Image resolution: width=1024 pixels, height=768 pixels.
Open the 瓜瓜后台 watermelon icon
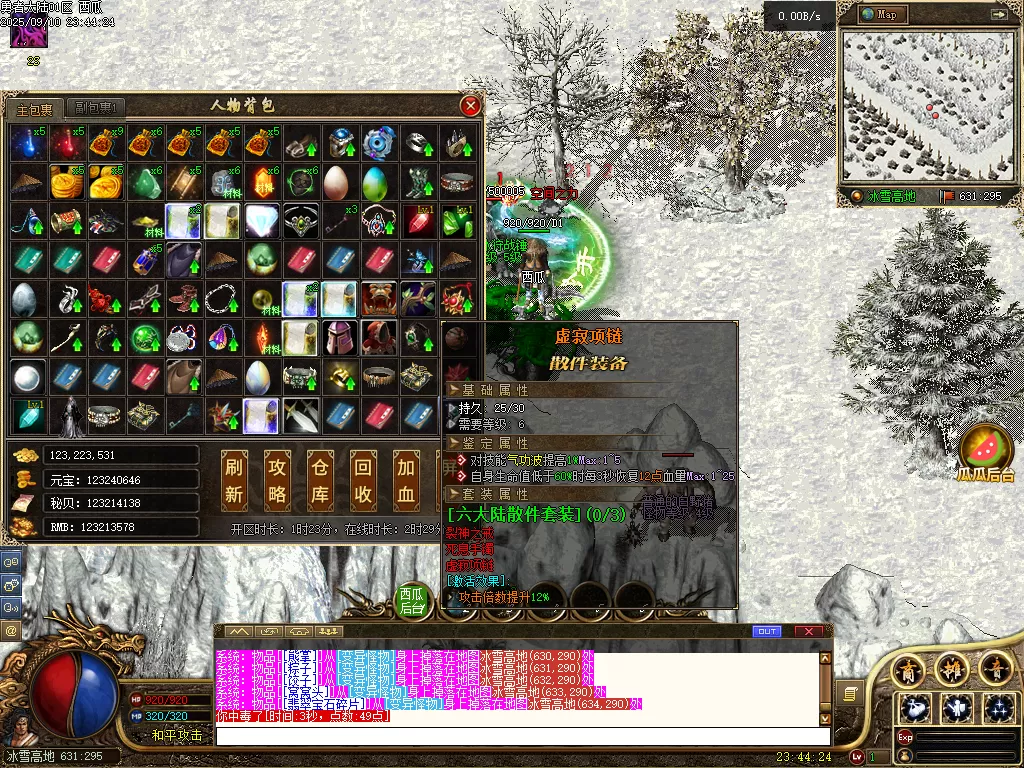pos(986,448)
